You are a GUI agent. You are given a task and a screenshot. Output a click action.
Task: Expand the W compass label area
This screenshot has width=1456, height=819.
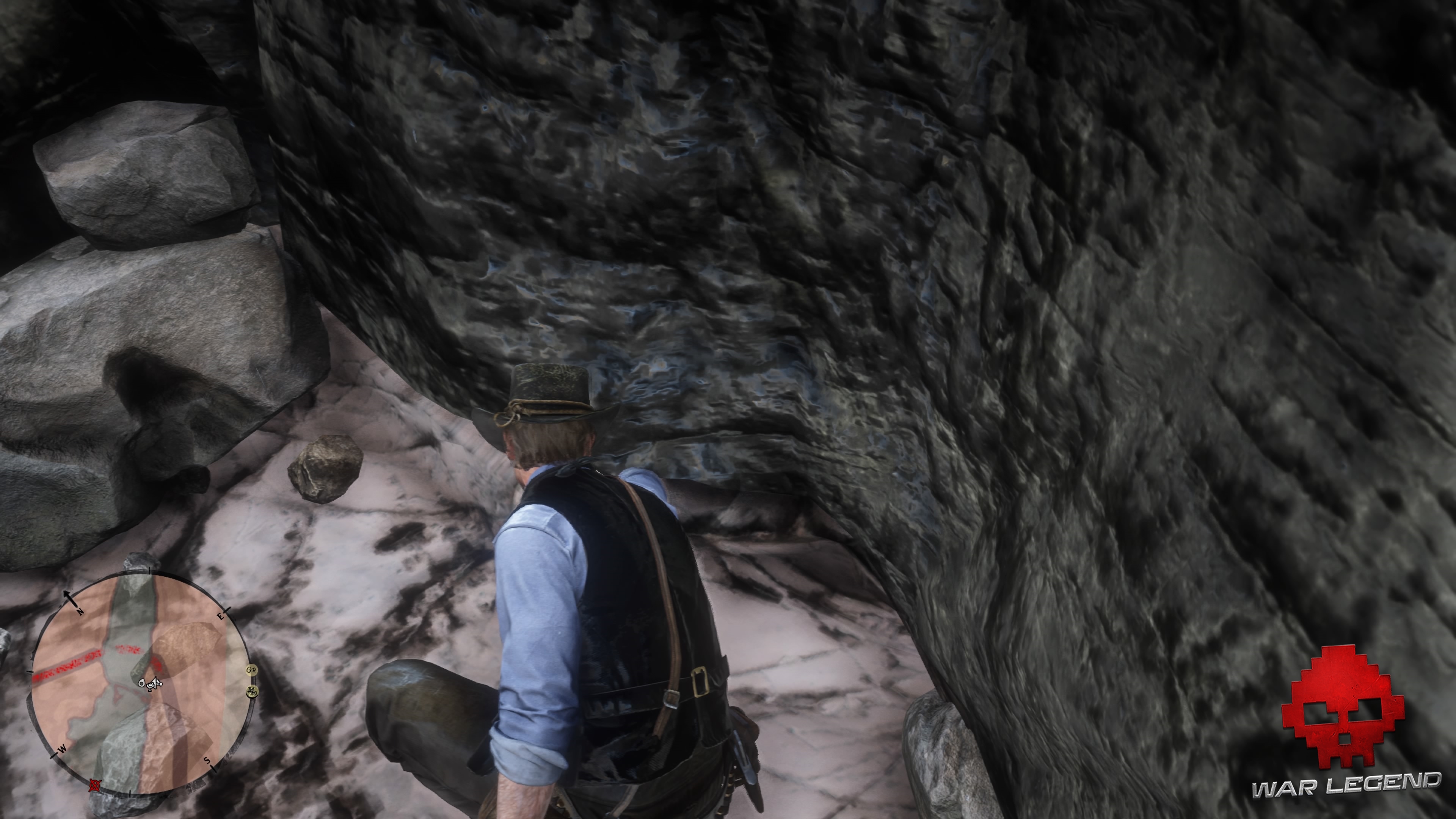(x=62, y=749)
